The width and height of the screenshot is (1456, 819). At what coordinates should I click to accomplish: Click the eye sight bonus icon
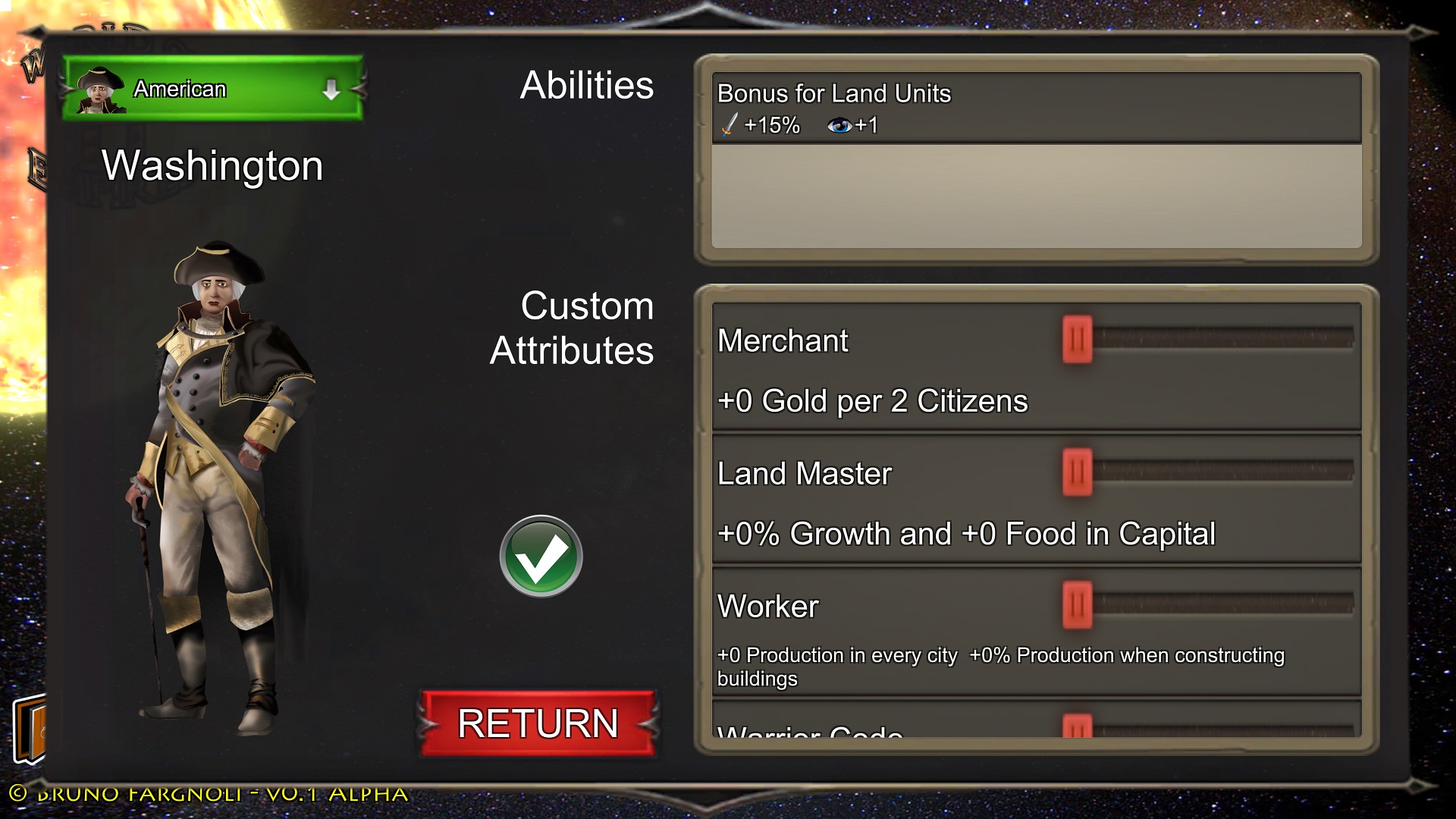[x=842, y=124]
